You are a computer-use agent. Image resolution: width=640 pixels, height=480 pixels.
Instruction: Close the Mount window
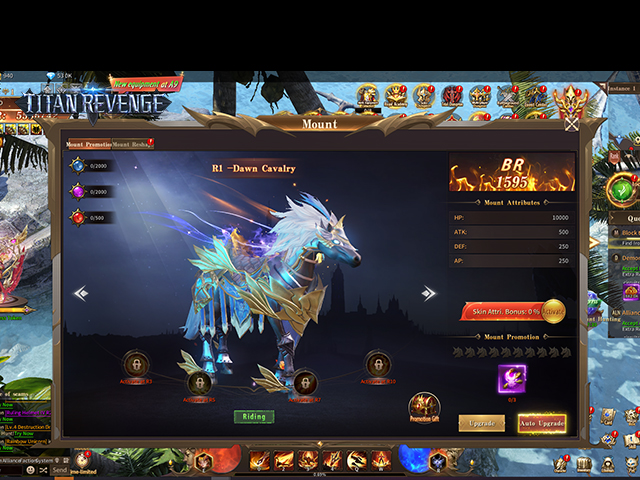point(571,124)
